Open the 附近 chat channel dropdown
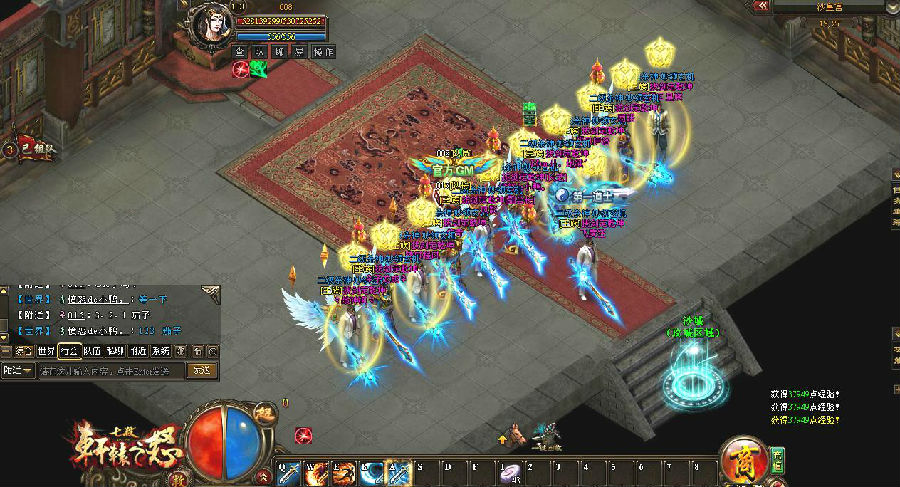 point(18,370)
